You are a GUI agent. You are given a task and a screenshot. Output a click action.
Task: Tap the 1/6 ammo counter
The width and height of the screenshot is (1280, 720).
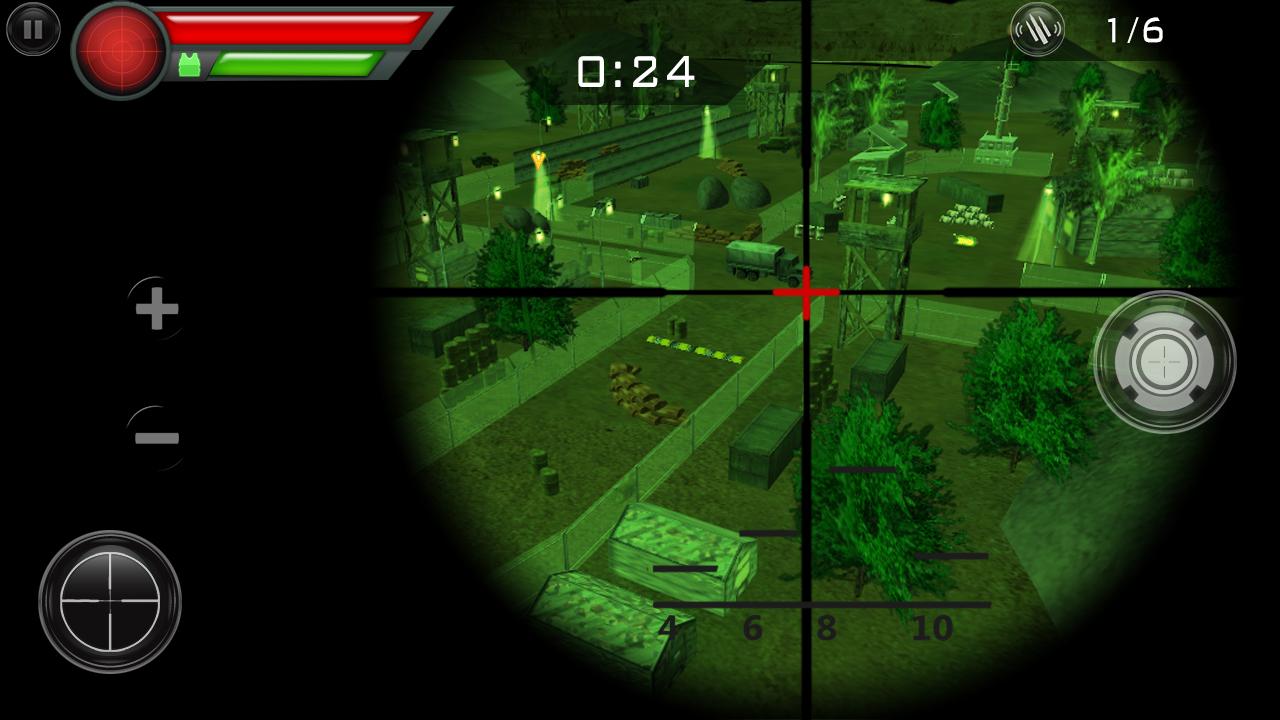pyautogui.click(x=1135, y=30)
